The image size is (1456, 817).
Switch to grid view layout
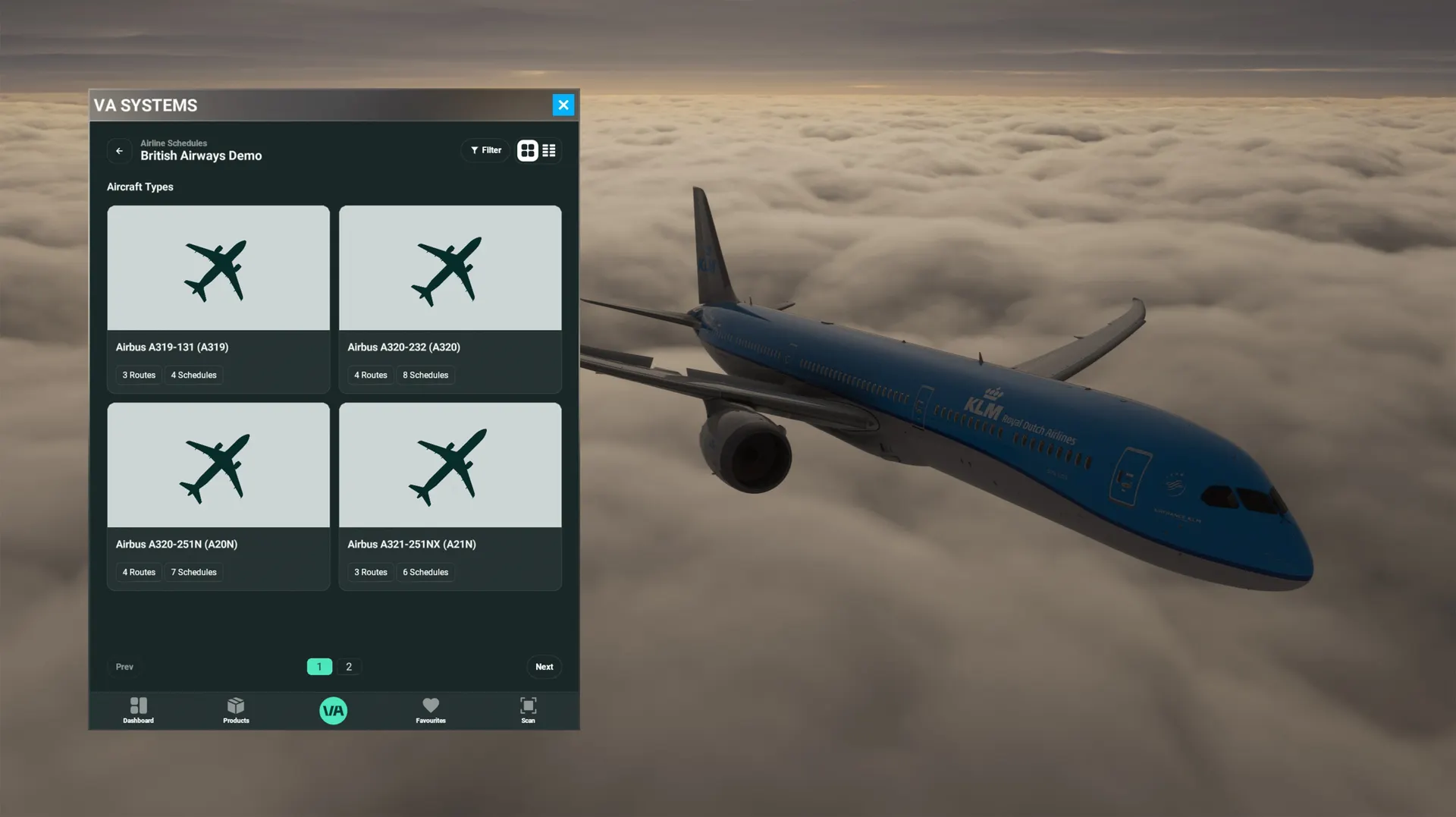pyautogui.click(x=528, y=150)
